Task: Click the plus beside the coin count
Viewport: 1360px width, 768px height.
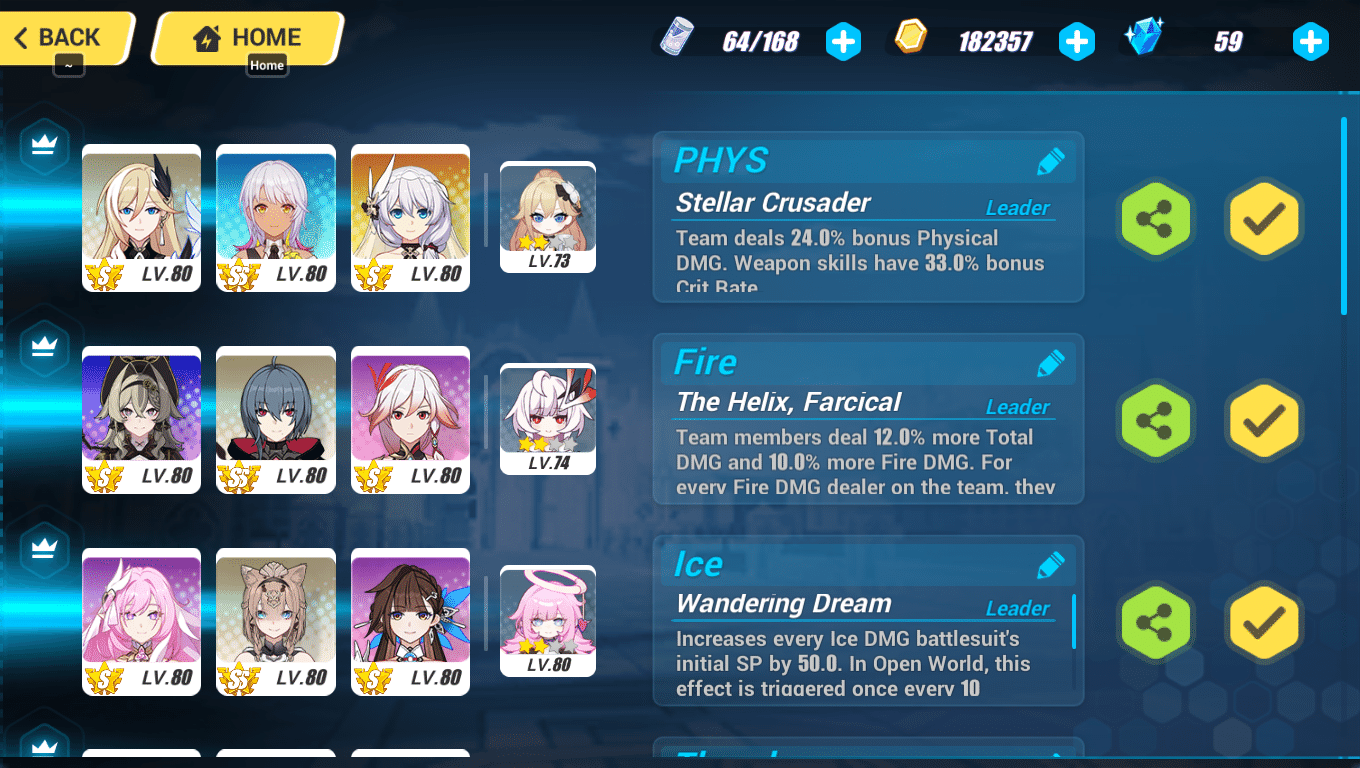Action: pos(1077,41)
